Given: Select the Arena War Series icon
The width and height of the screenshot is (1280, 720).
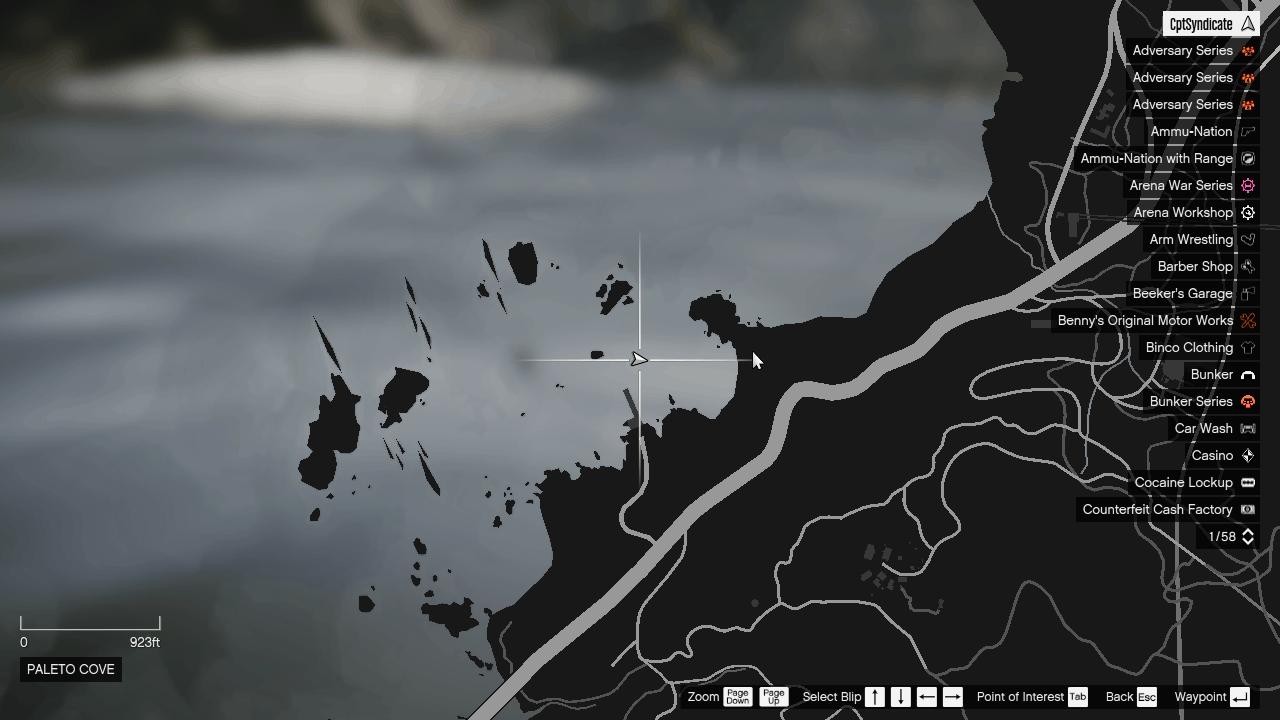Looking at the screenshot, I should click(1247, 185).
